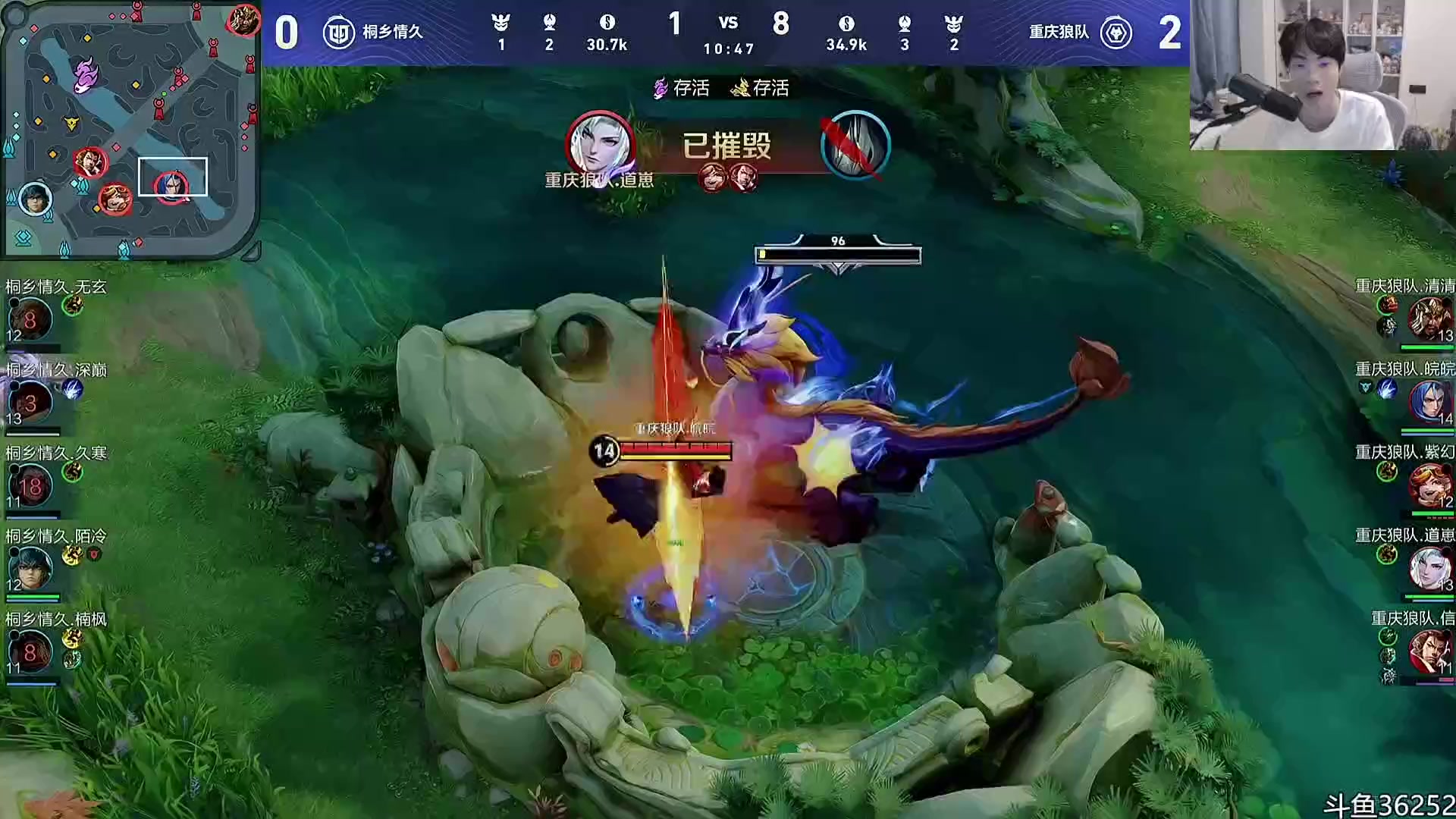1456x819 pixels.
Task: Select the purple dragon marker on minimap
Action: (x=86, y=75)
